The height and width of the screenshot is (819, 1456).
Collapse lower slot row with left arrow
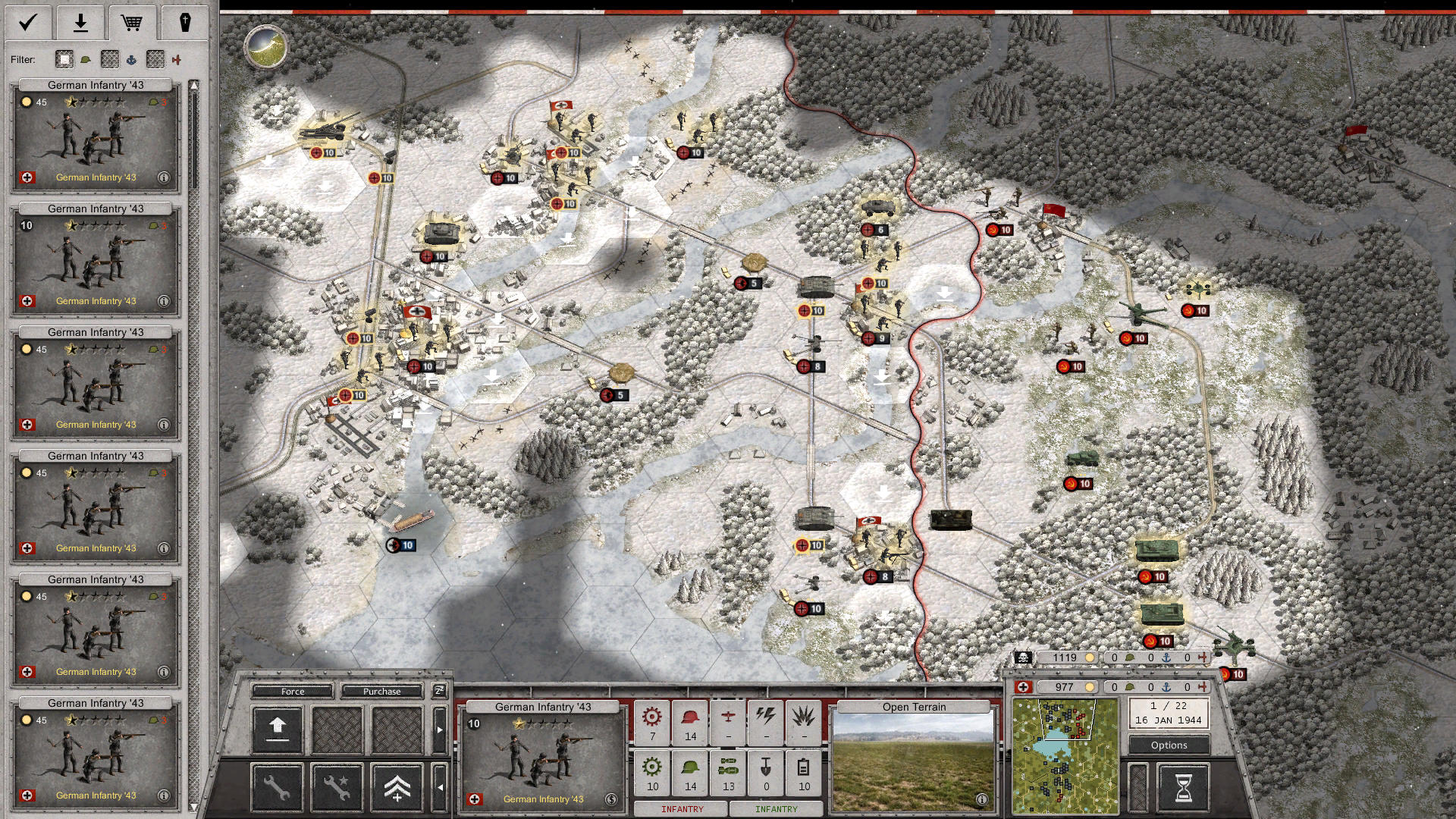441,788
